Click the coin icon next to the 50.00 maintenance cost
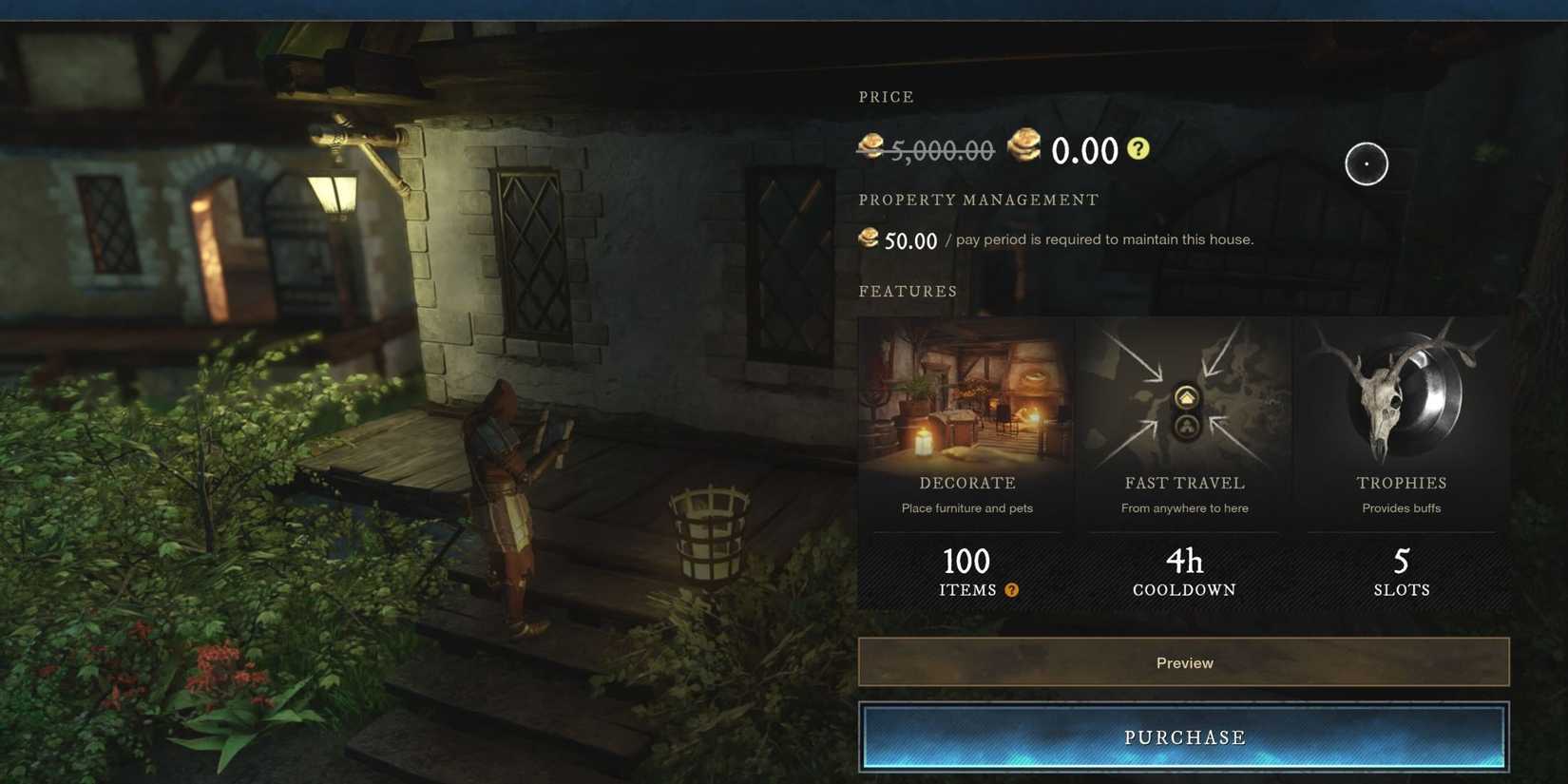1568x784 pixels. coord(869,238)
